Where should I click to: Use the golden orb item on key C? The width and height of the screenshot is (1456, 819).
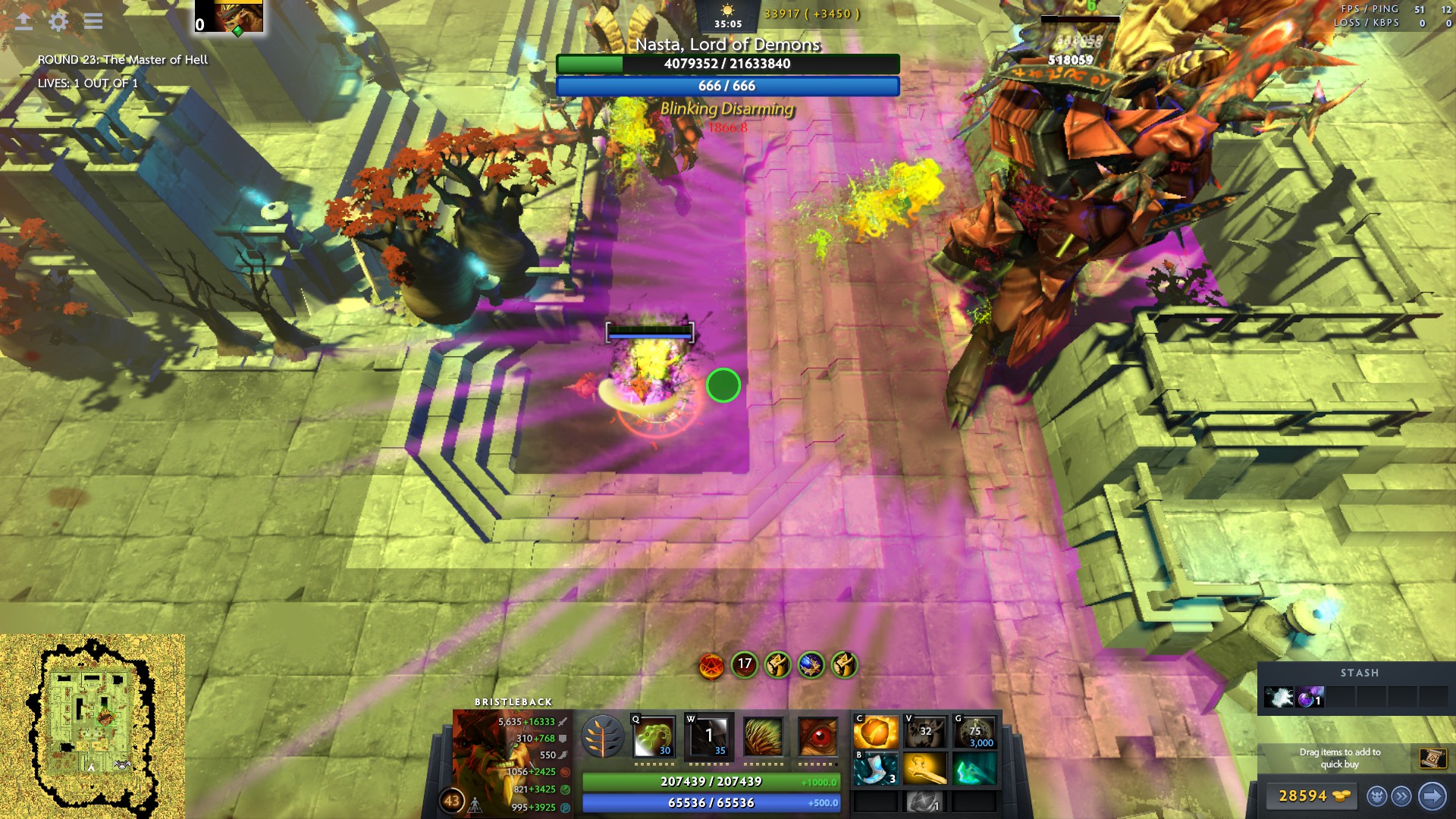tap(875, 733)
